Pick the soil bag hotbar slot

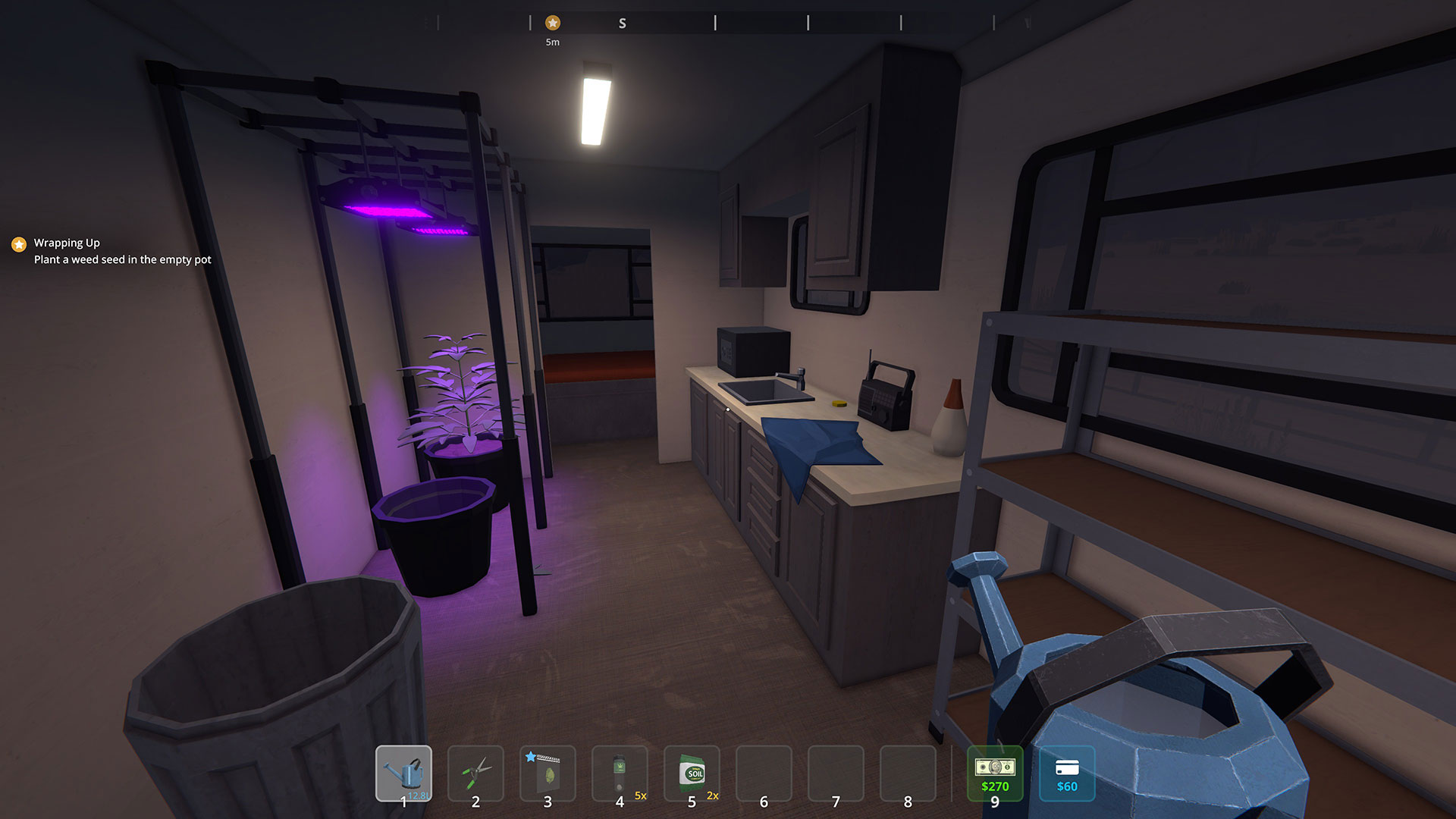[x=692, y=773]
